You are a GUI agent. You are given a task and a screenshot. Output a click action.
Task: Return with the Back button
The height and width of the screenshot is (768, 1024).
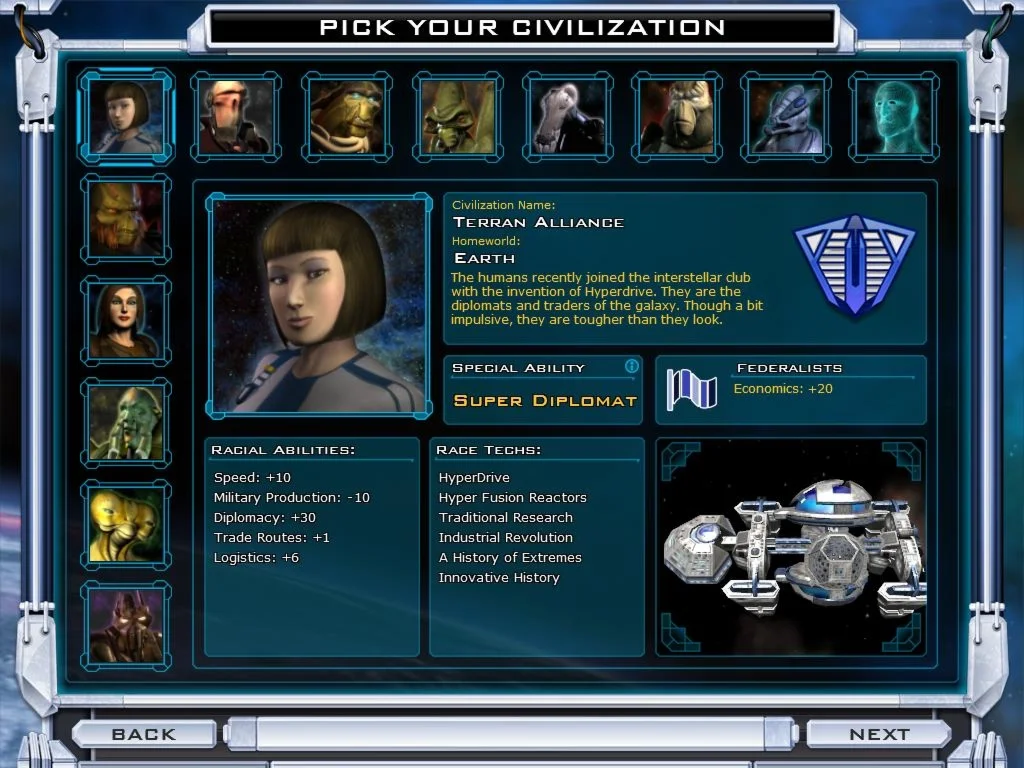[144, 734]
